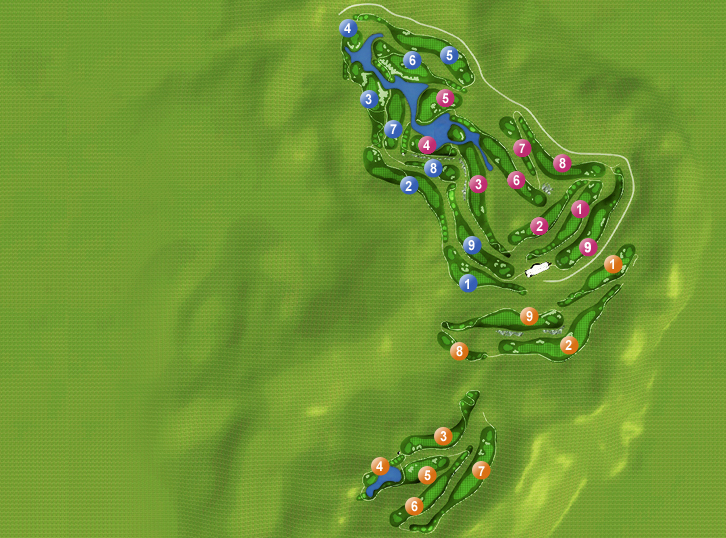Choose magenta hole 9 marker
This screenshot has width=726, height=538.
588,246
